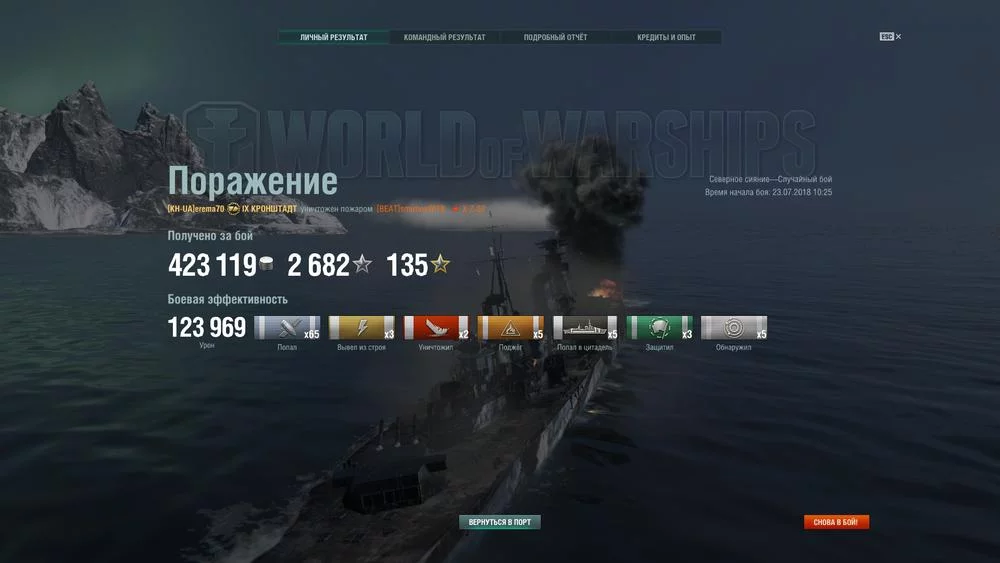1000x563 pixels.
Task: Switch to the Личный результат tab
Action: pyautogui.click(x=334, y=38)
